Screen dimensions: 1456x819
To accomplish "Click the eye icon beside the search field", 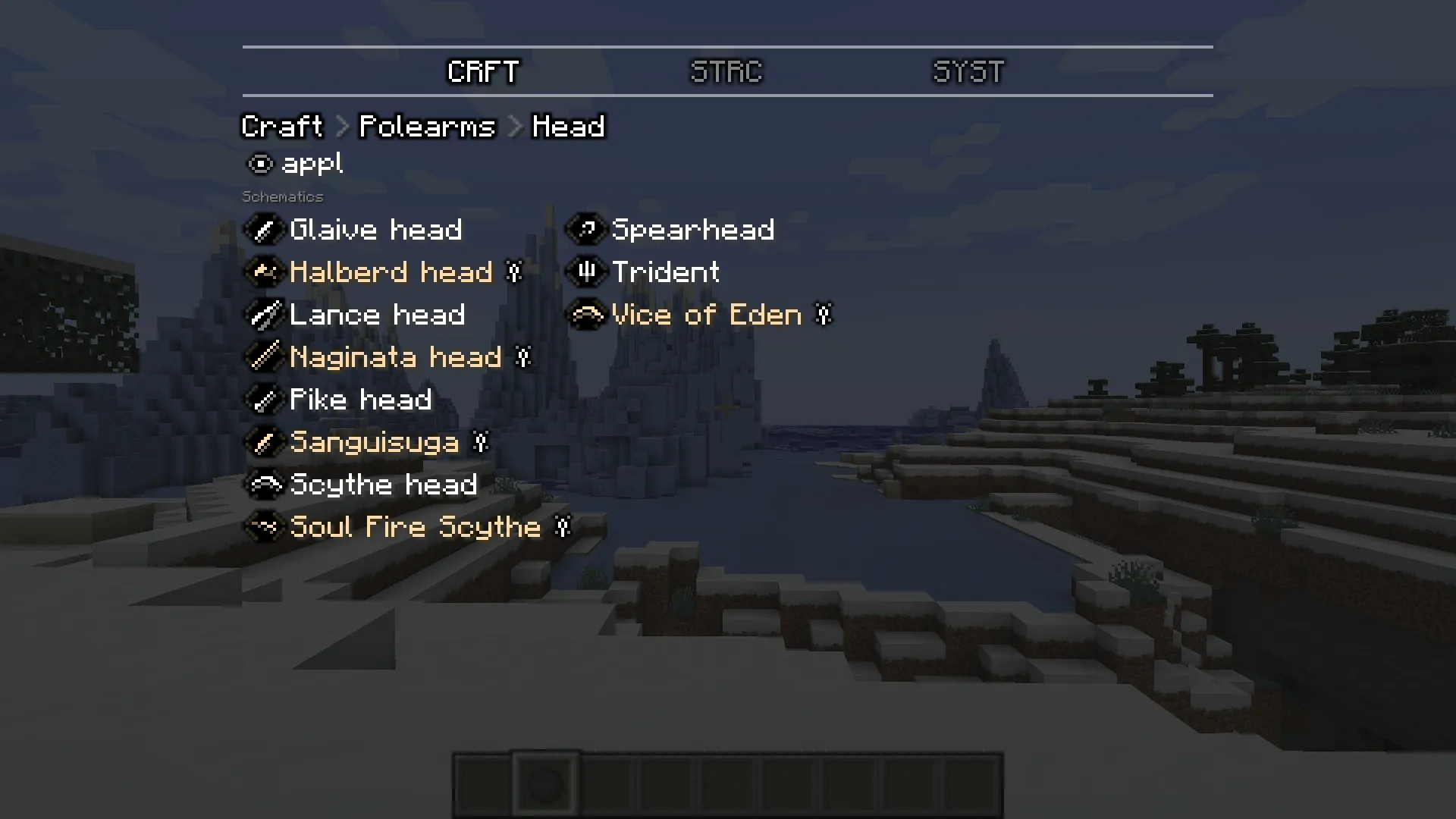I will point(259,164).
